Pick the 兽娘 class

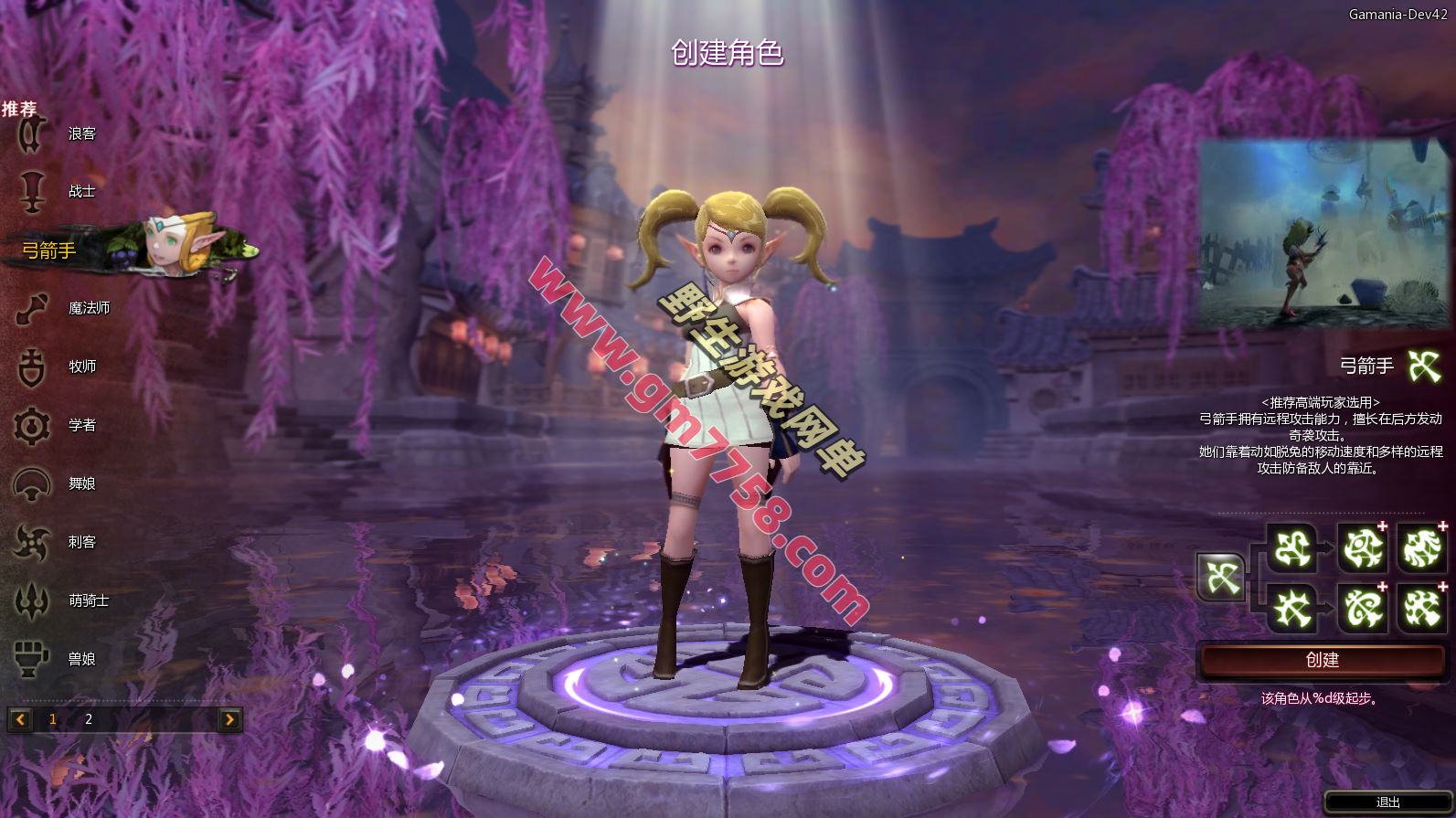click(x=81, y=659)
